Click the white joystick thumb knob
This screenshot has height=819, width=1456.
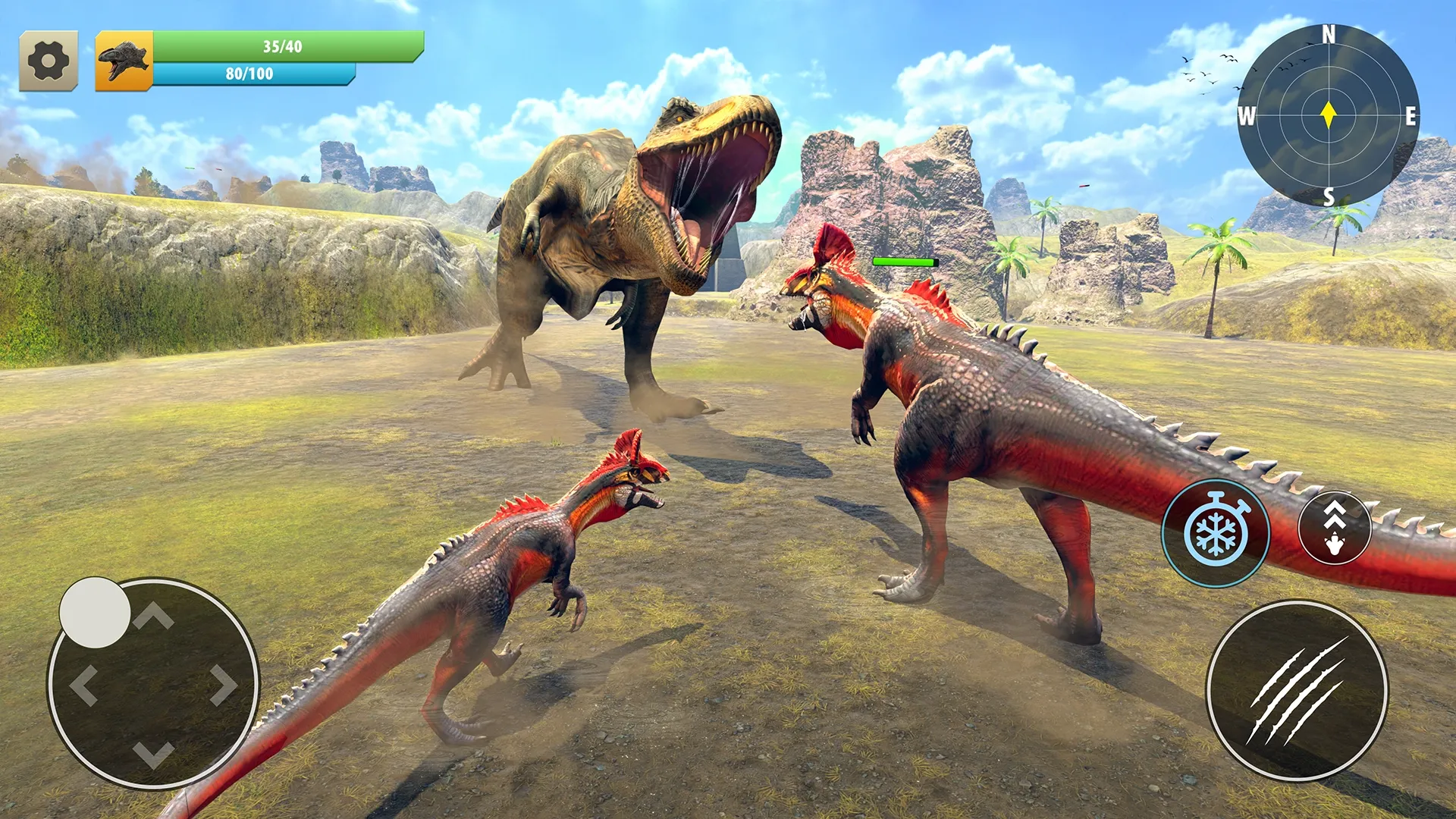(x=95, y=613)
